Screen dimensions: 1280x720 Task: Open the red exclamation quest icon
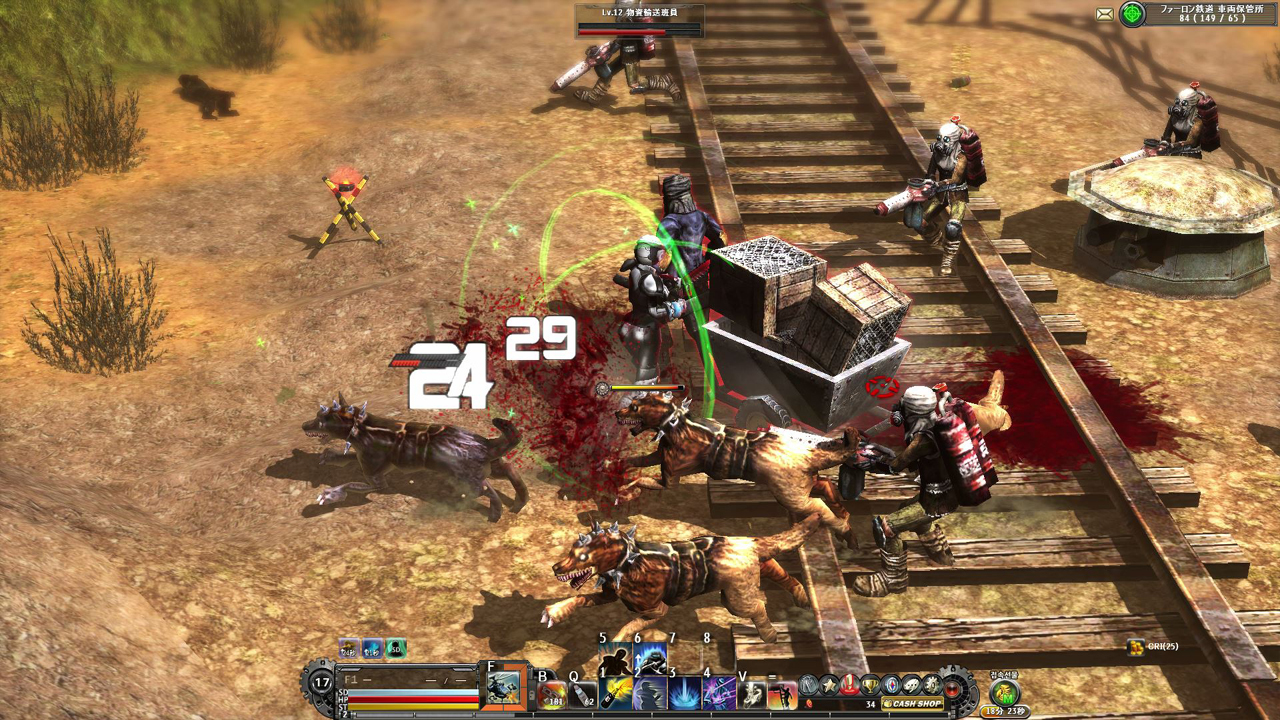click(850, 685)
